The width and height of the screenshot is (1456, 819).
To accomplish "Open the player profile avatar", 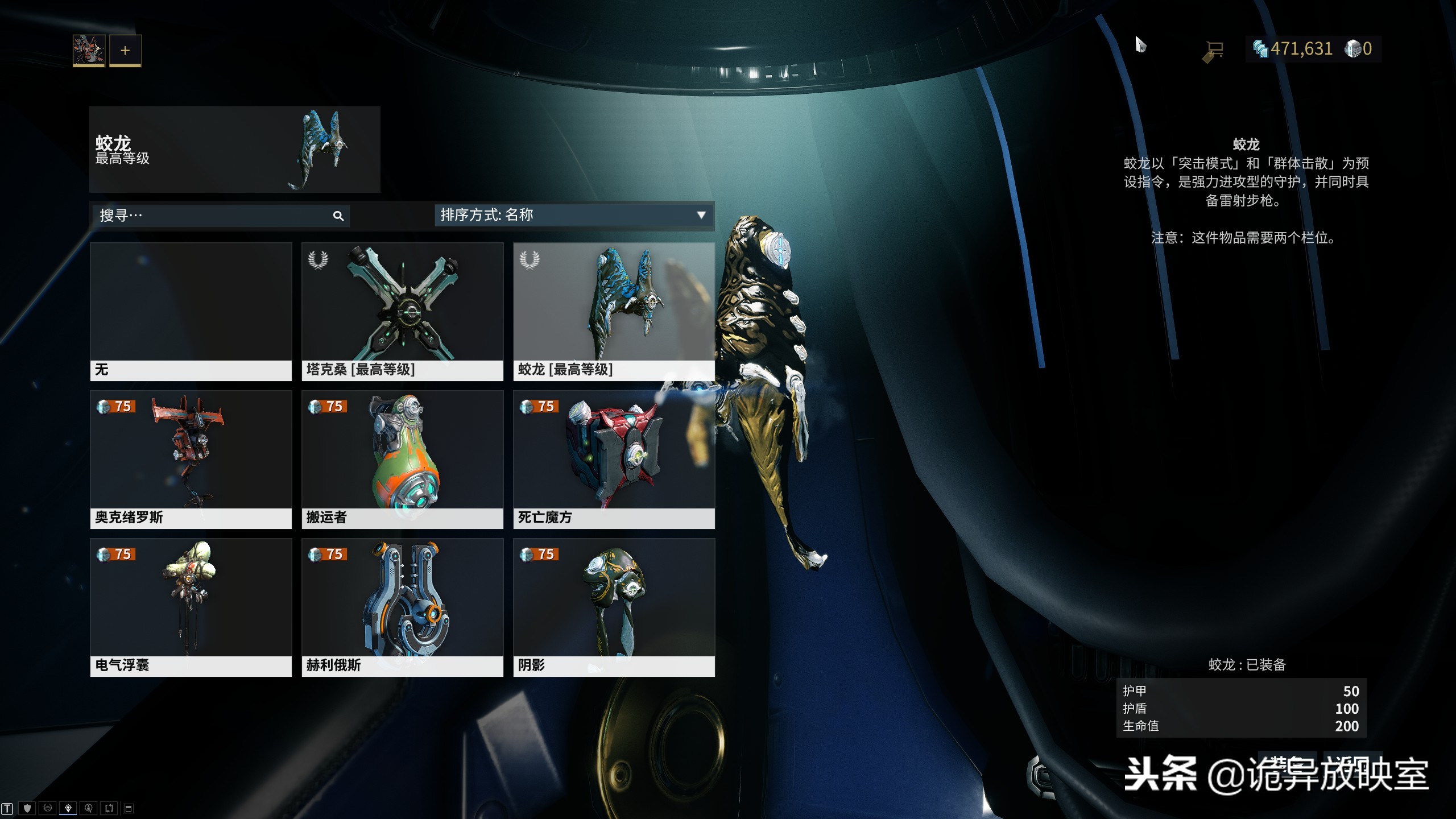I will (x=89, y=50).
